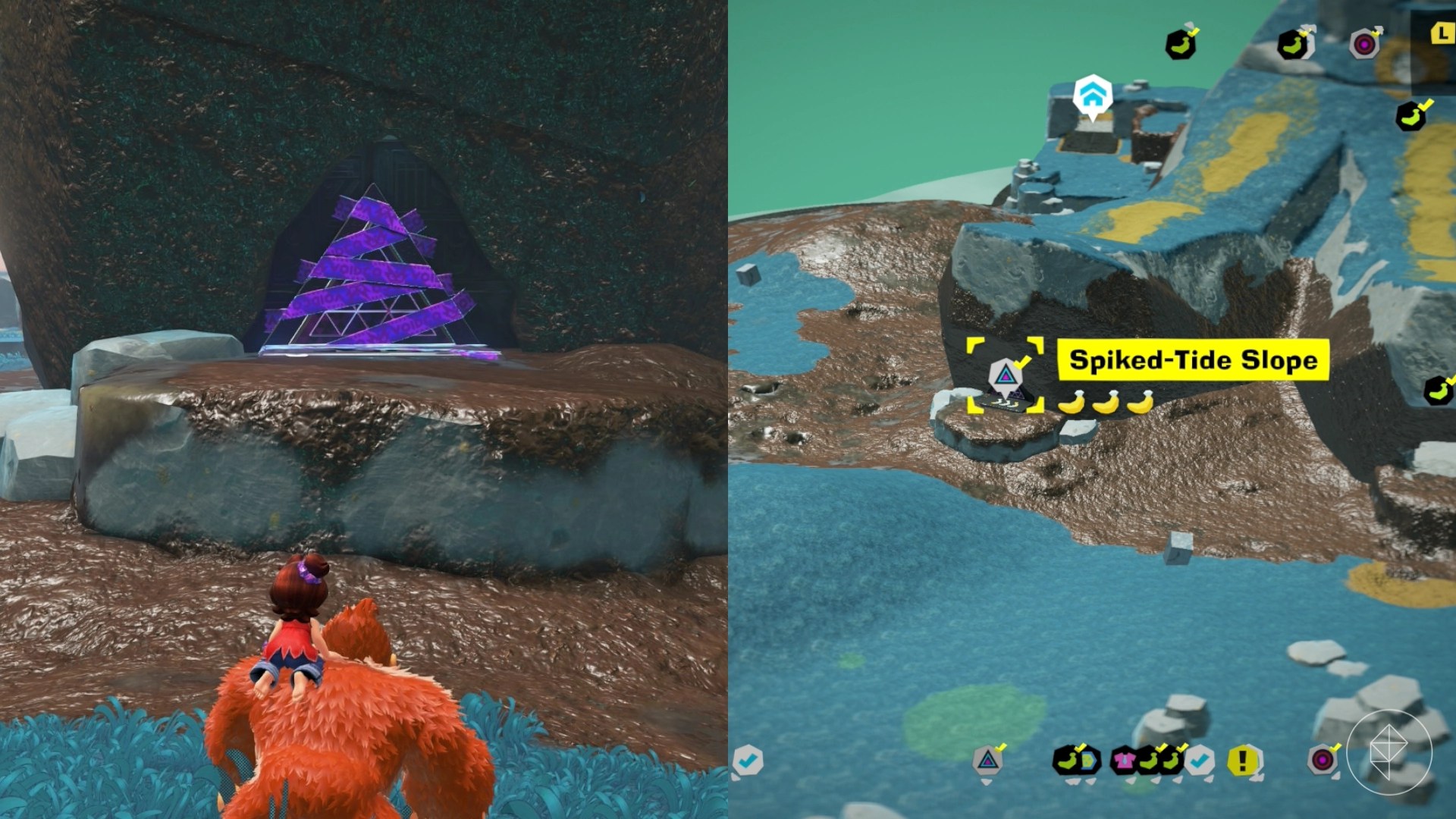Choose the pink shirt map marker
Screen dimensions: 1456x819
[1123, 760]
